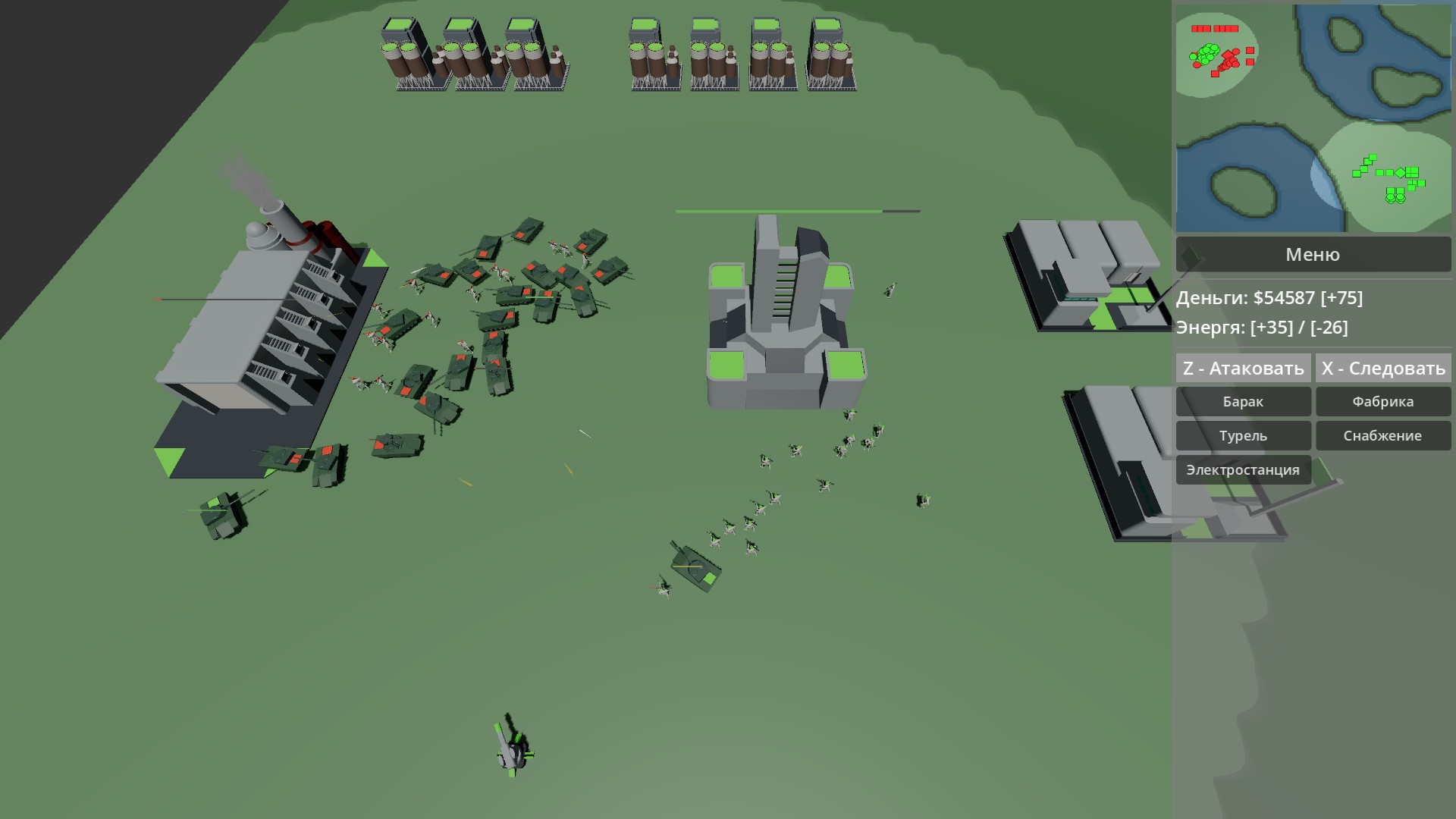Image resolution: width=1456 pixels, height=819 pixels.
Task: Open the Меню button
Action: [1313, 254]
